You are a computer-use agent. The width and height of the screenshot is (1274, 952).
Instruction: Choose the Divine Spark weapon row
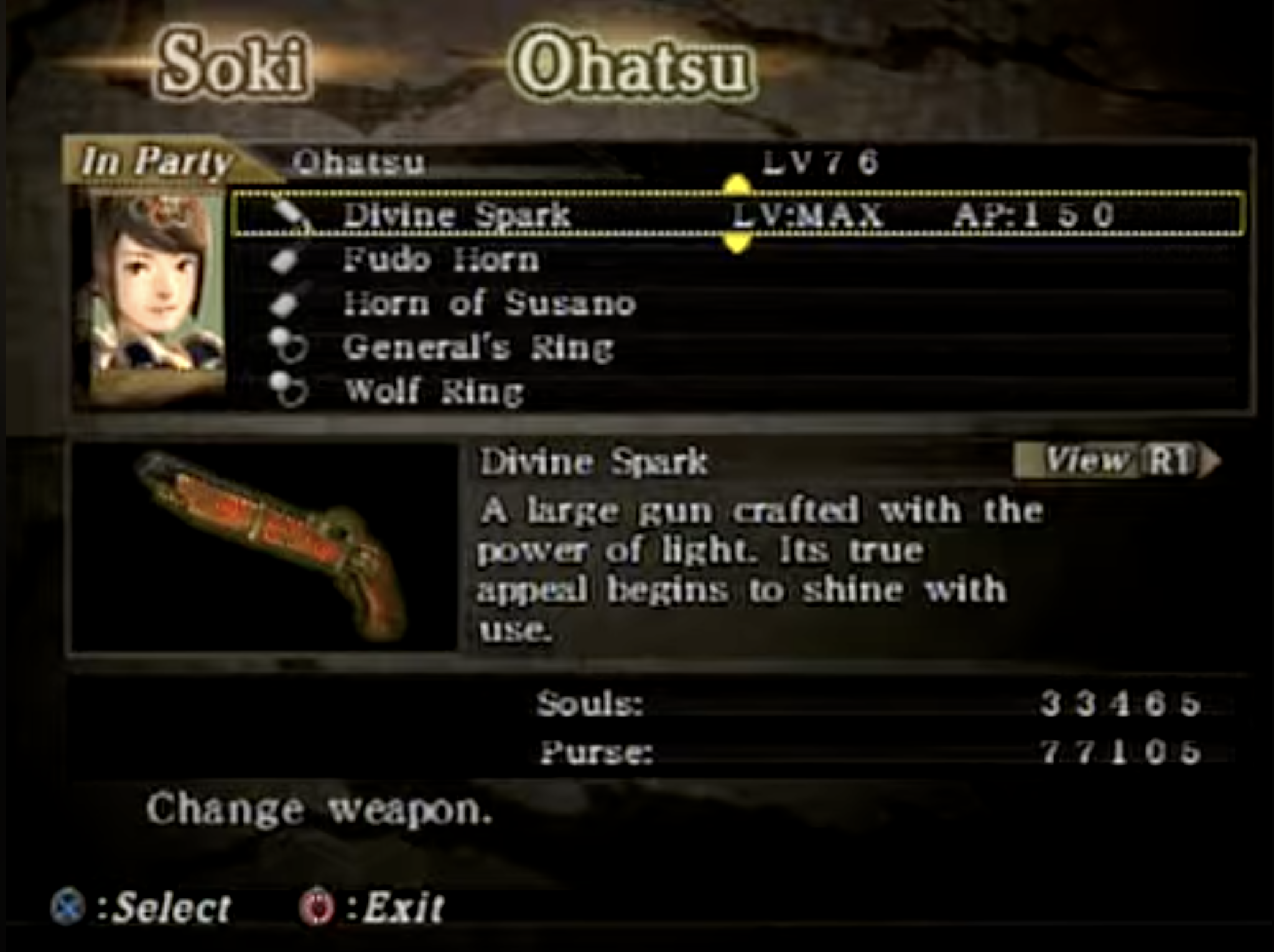pyautogui.click(x=737, y=215)
